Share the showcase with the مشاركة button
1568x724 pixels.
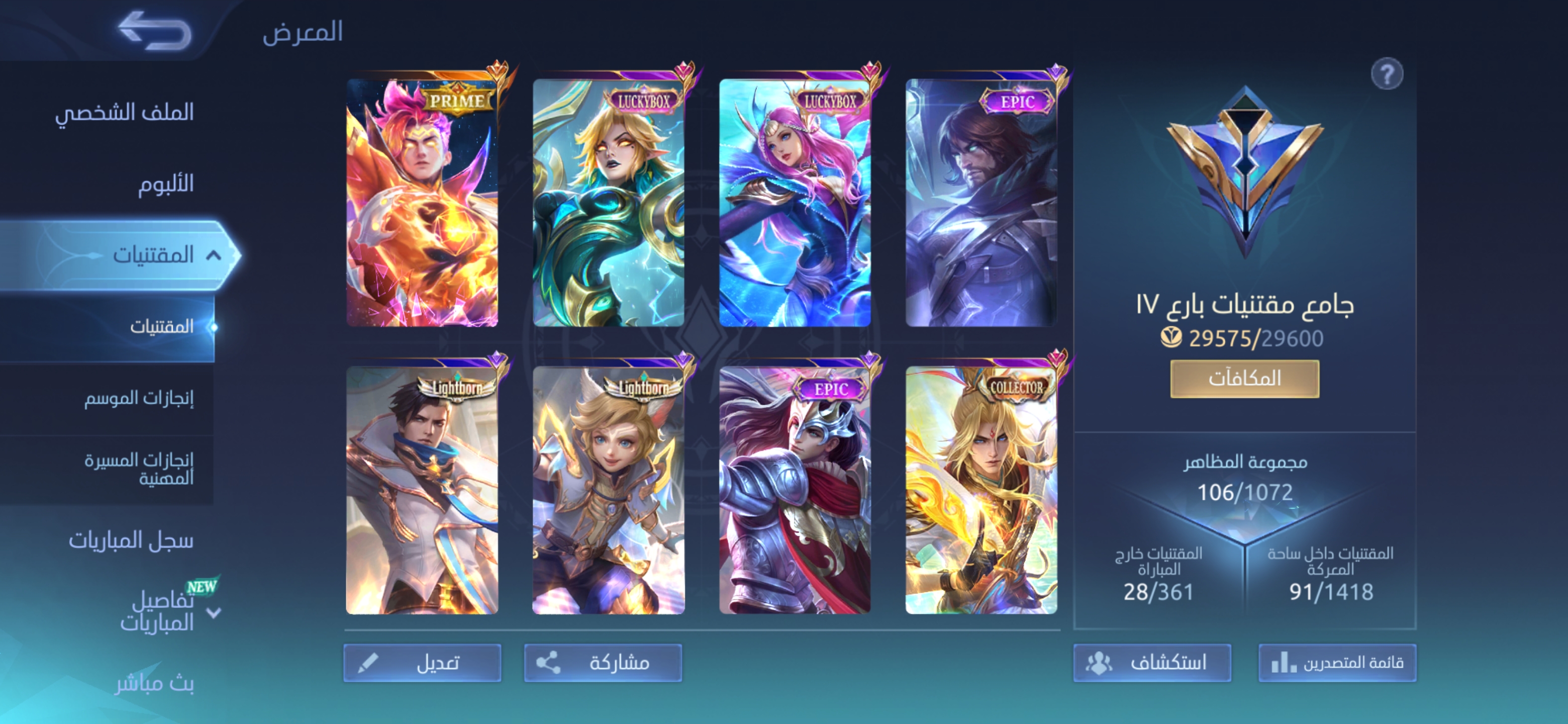pyautogui.click(x=603, y=663)
